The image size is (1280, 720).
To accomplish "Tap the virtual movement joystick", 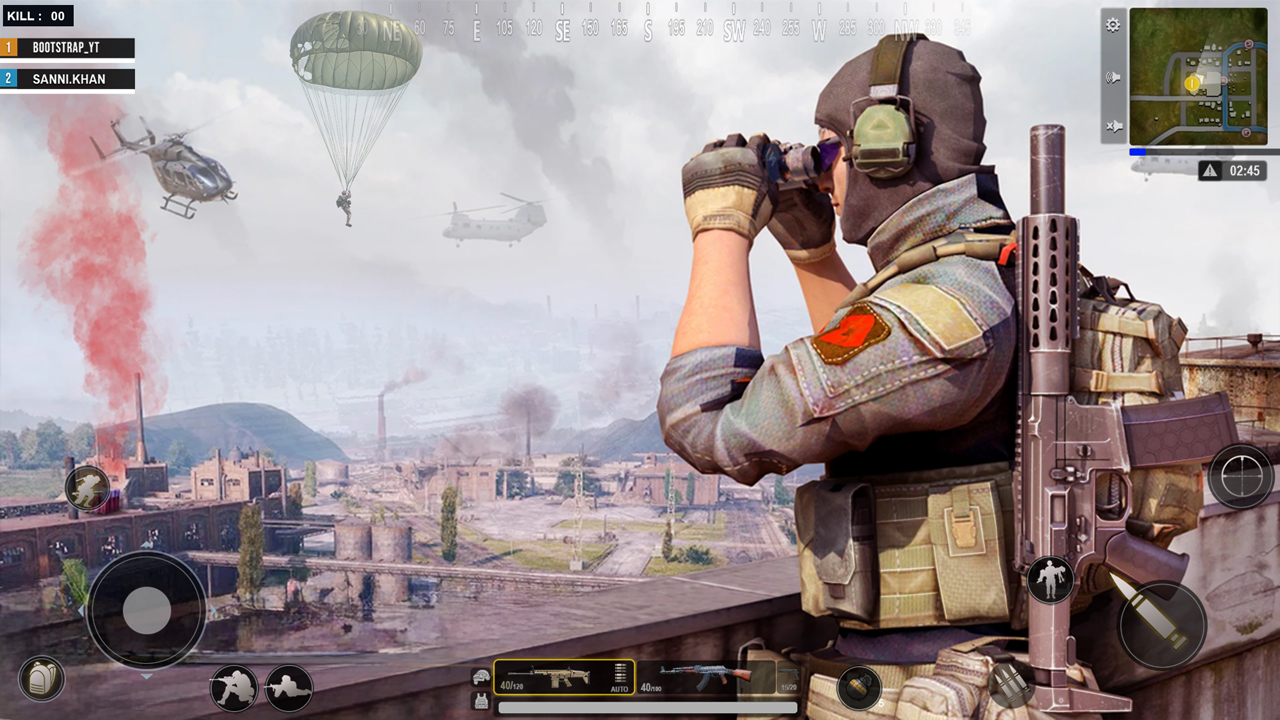I will click(x=146, y=610).
